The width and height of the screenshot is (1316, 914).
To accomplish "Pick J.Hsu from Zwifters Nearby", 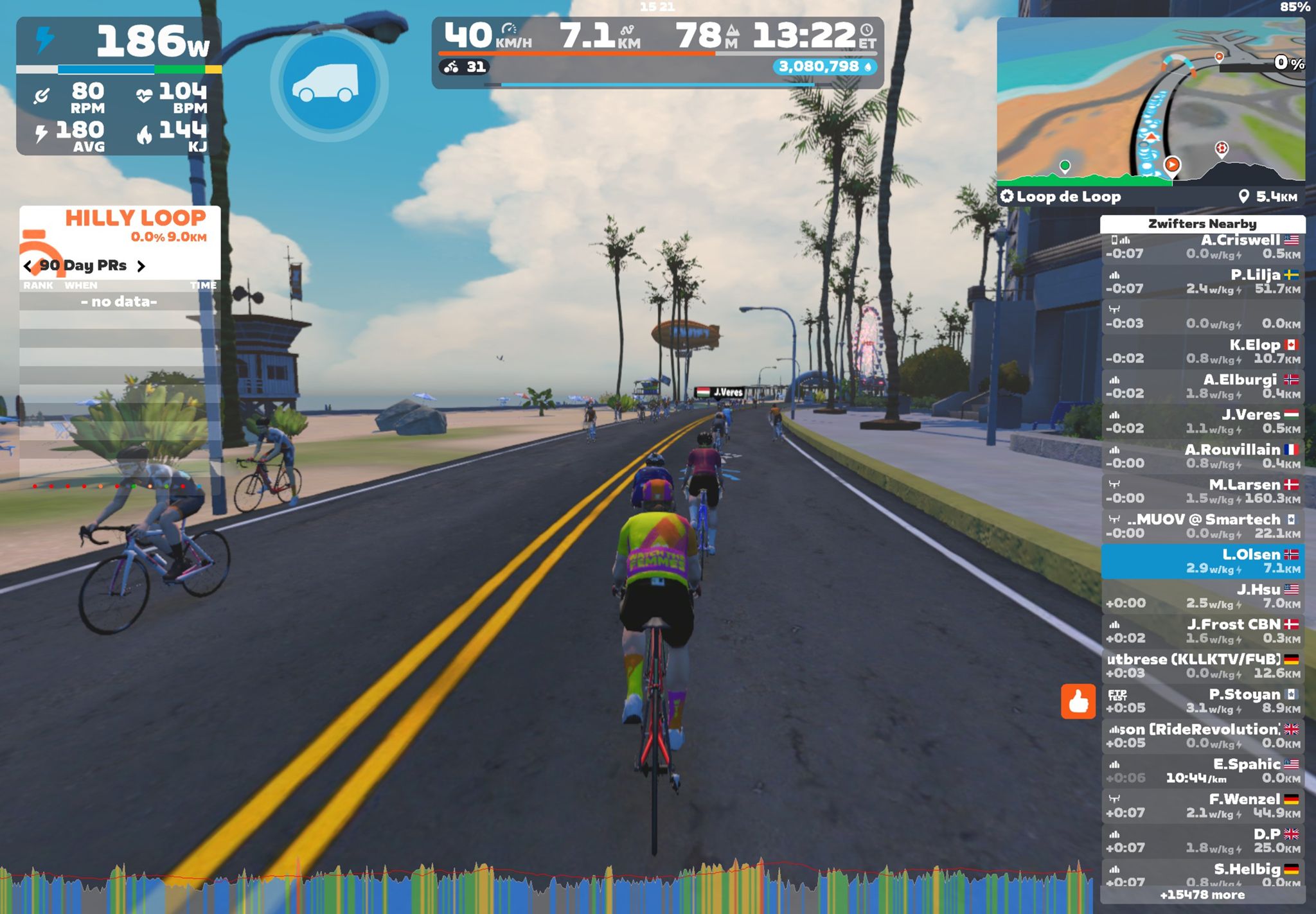I will point(1202,596).
